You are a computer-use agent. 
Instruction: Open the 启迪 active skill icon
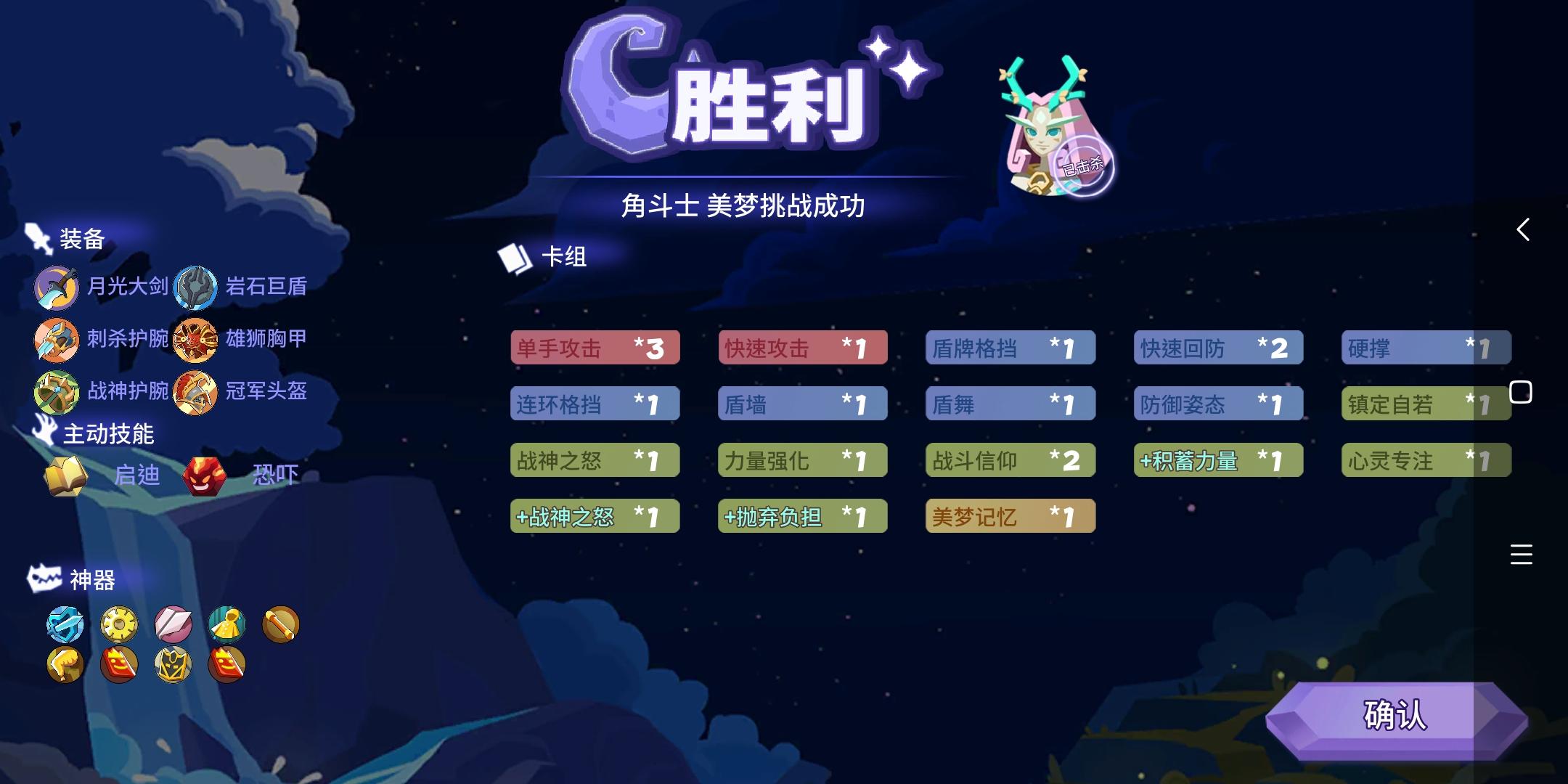click(x=65, y=475)
